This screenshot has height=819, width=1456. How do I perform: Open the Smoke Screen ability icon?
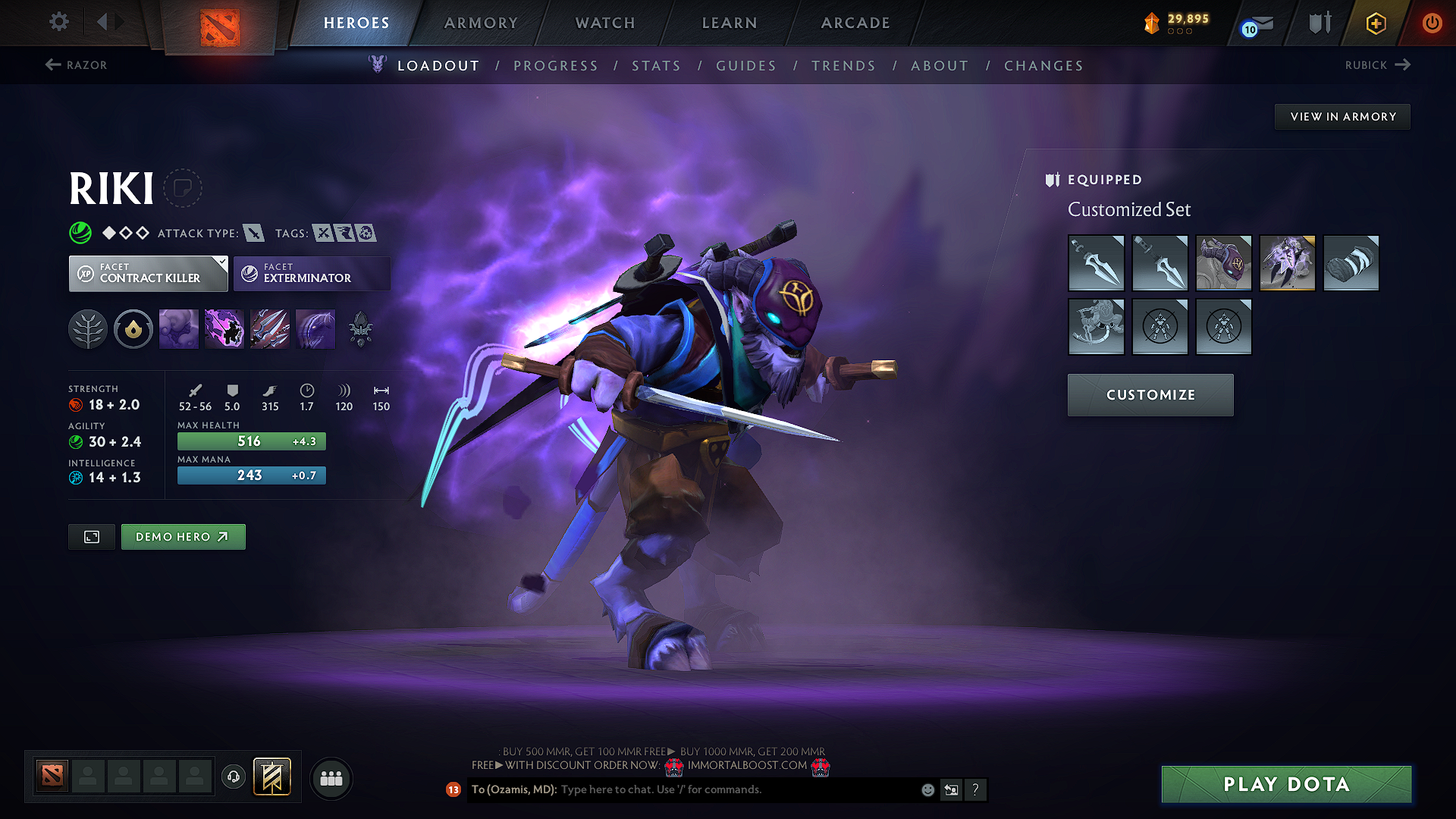(178, 328)
